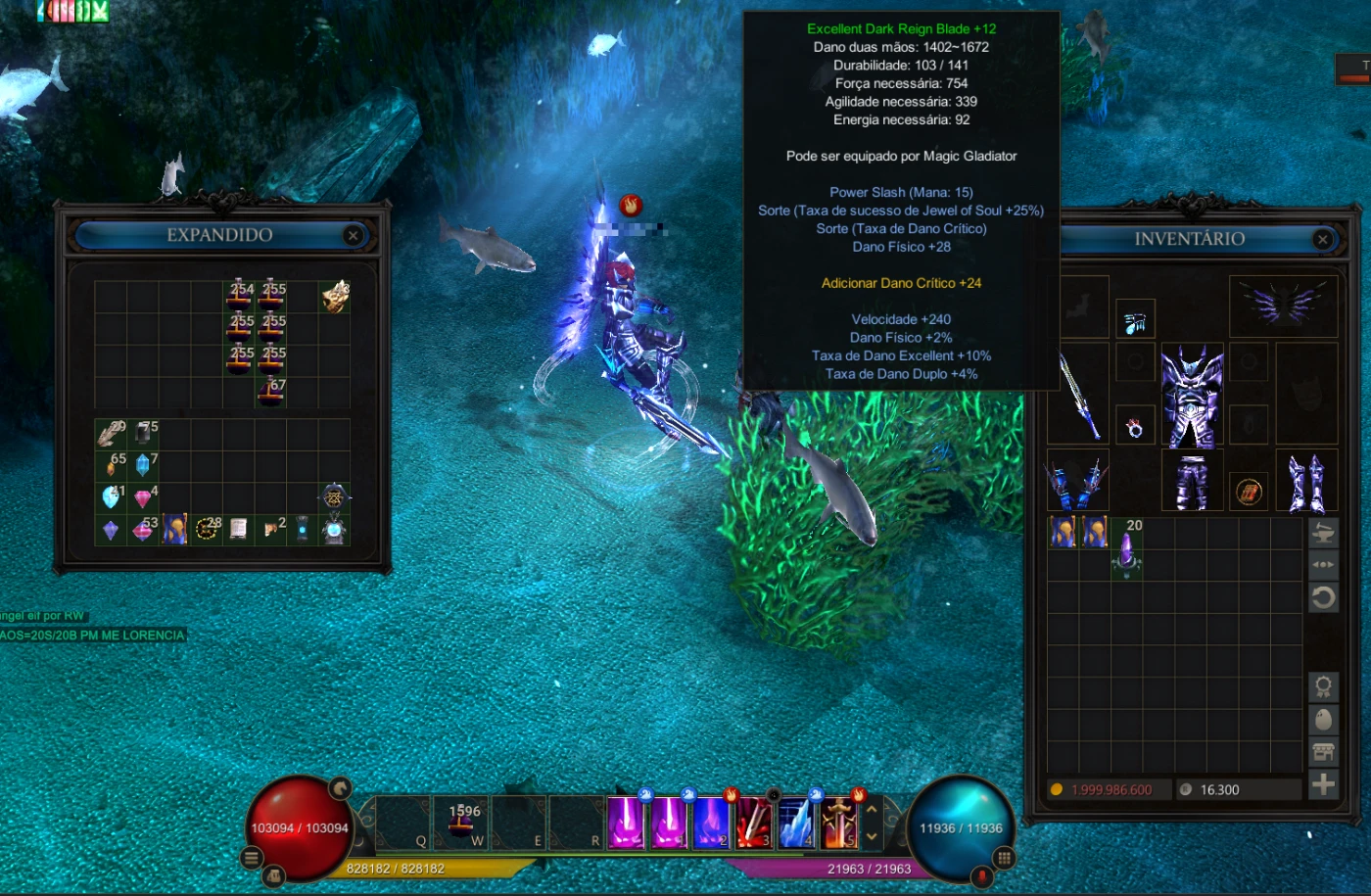Viewport: 1371px width, 896px height.
Task: Activate the ice crystal skill in slot 4
Action: point(795,823)
